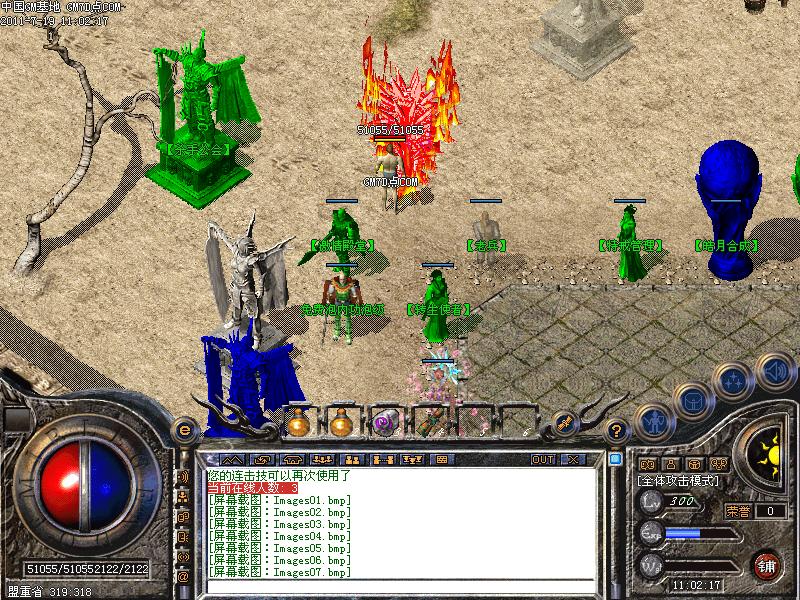Click the small @ chat channel icon
800x600 pixels.
pos(184,576)
